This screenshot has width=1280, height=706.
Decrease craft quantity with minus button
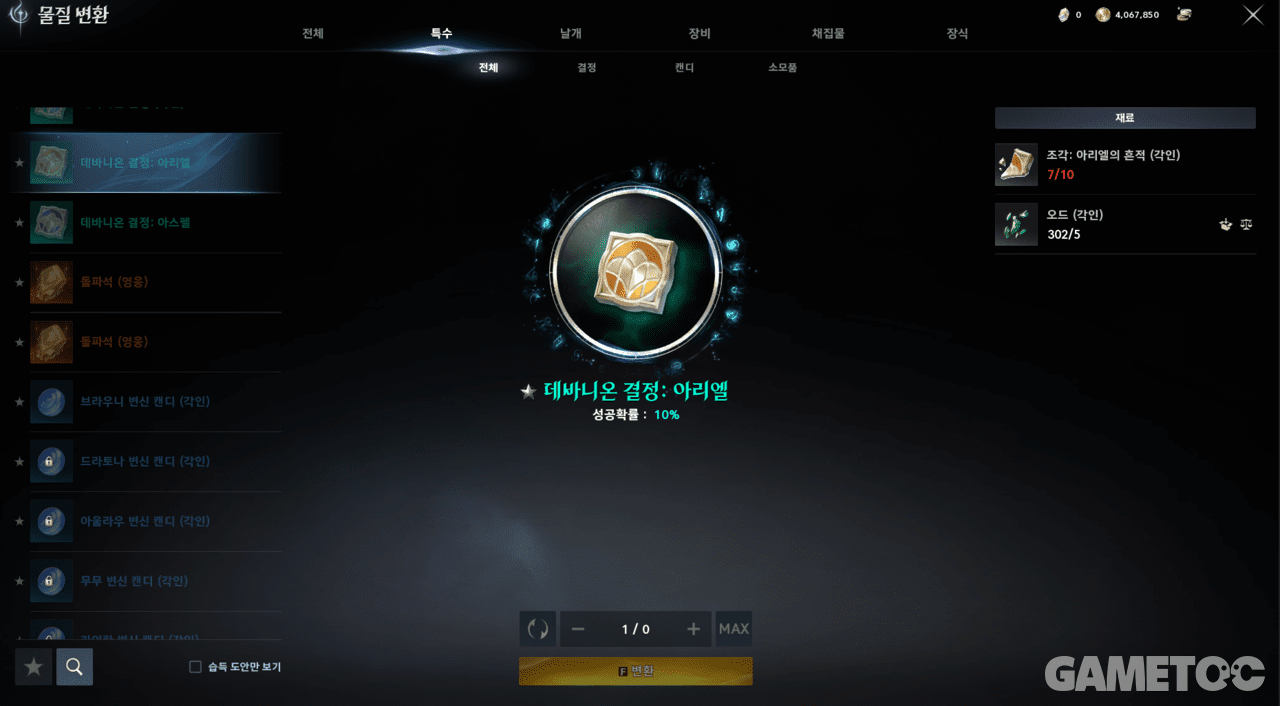(578, 629)
